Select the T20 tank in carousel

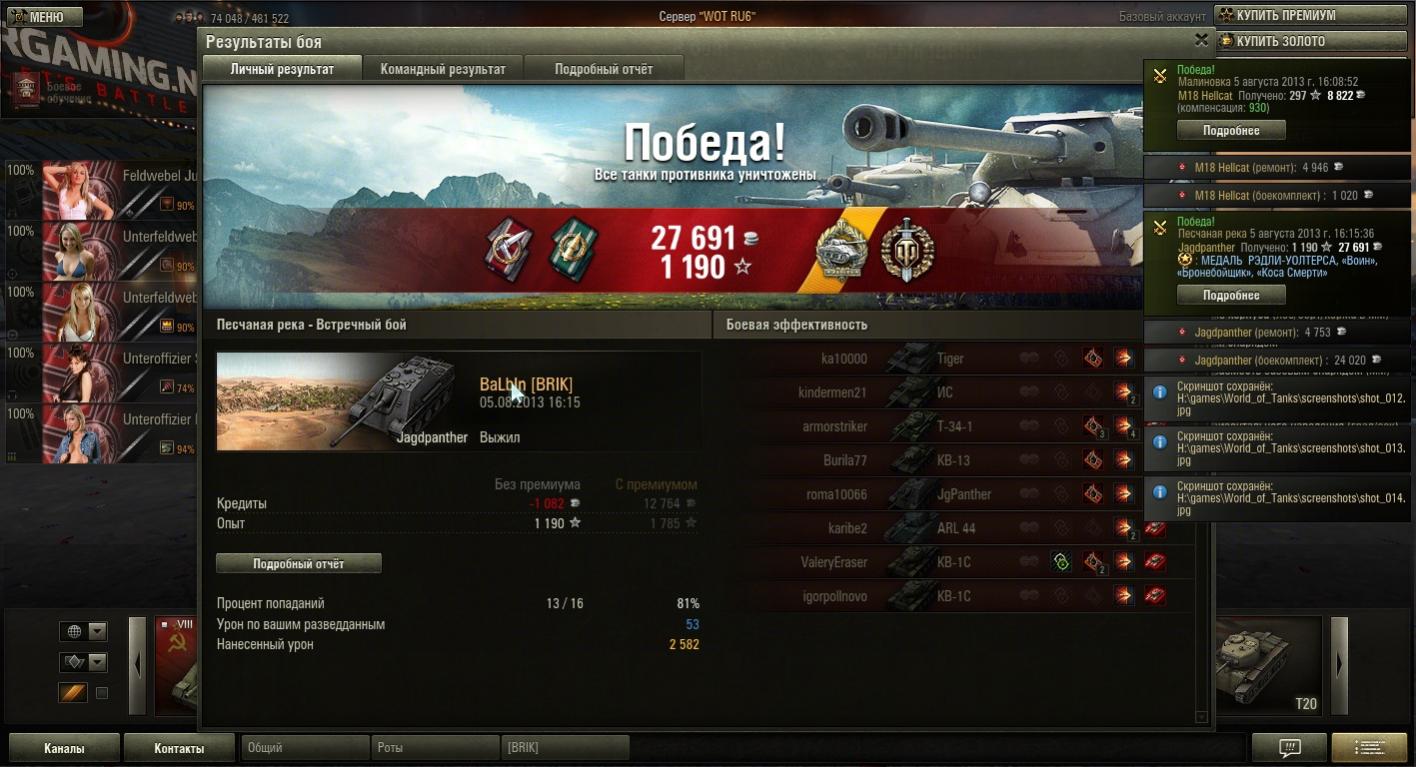(x=1268, y=665)
